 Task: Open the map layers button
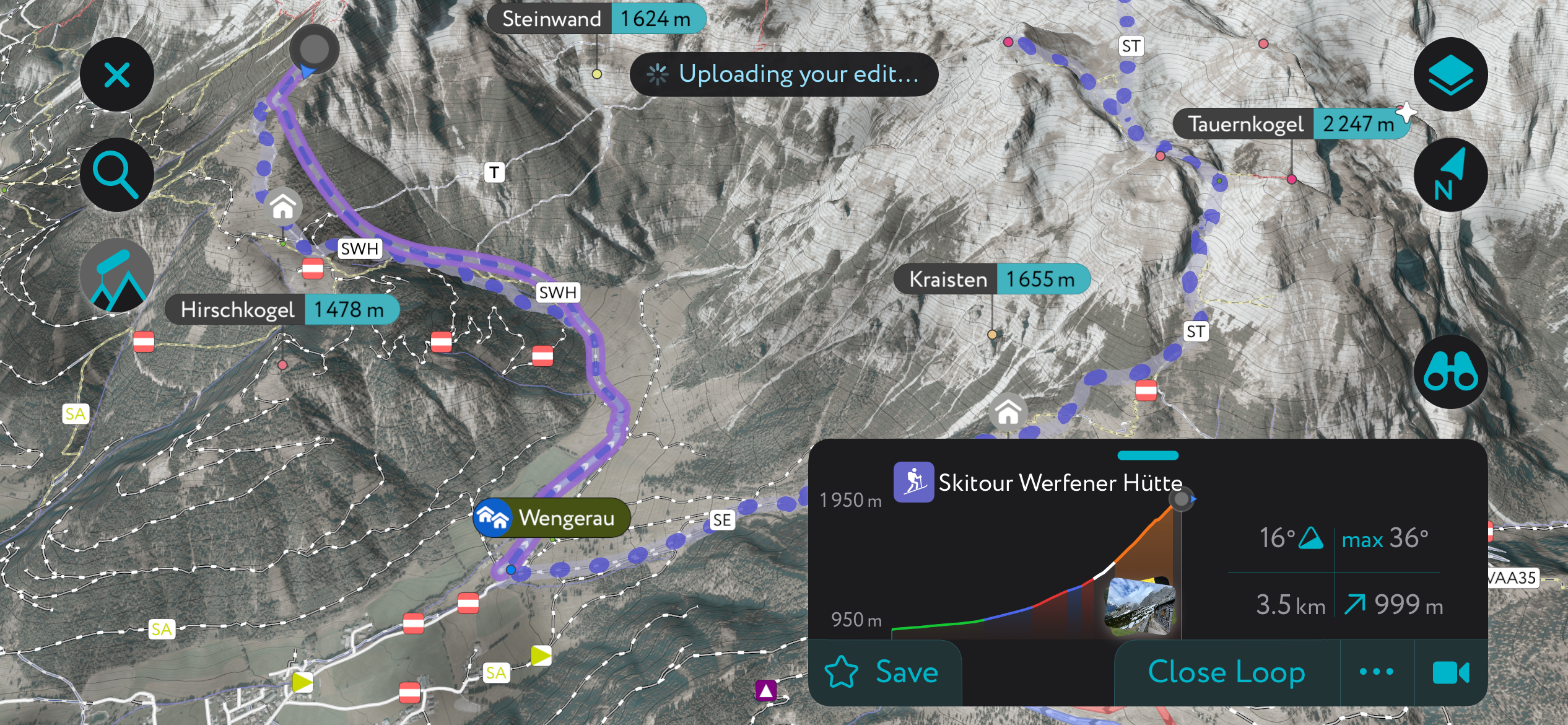tap(1450, 75)
